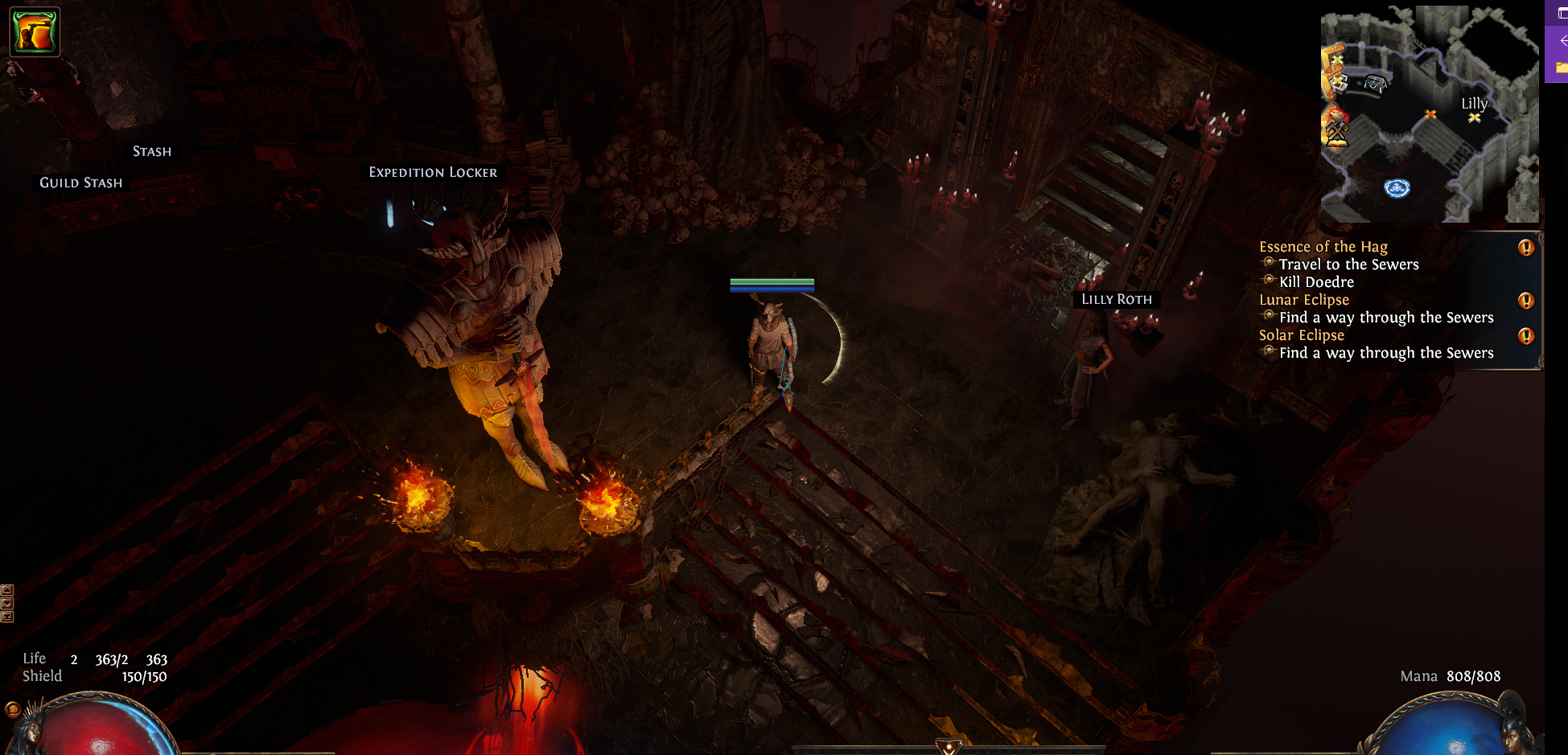Click the exclamation icon beside Essence of the Hag
This screenshot has width=1568, height=755.
tap(1525, 248)
